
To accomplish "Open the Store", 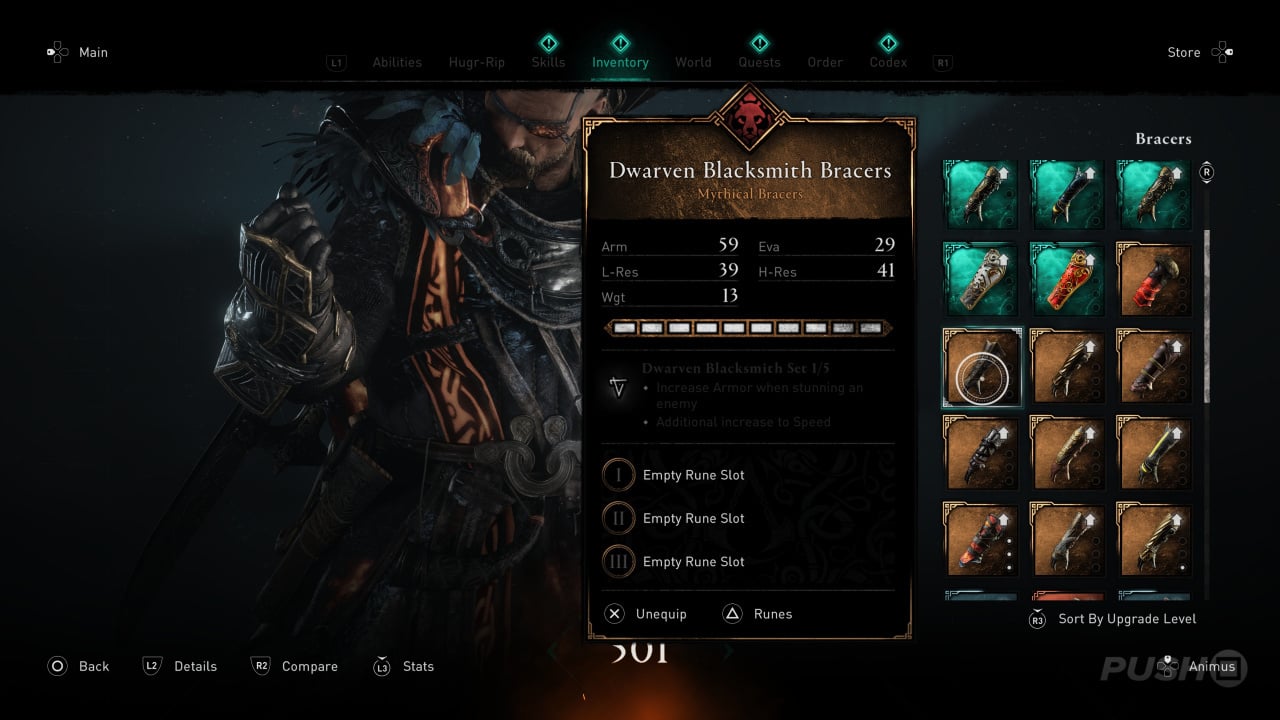I will (1184, 52).
